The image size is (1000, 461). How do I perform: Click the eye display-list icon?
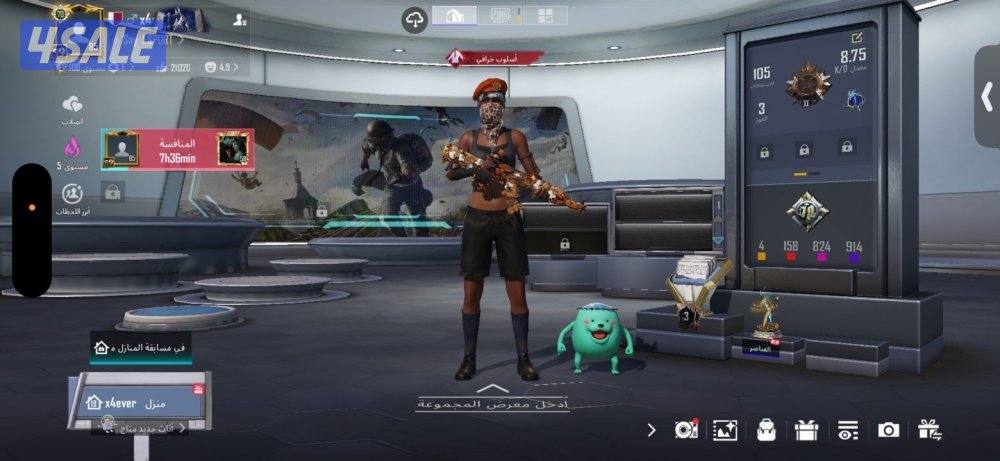pos(847,430)
